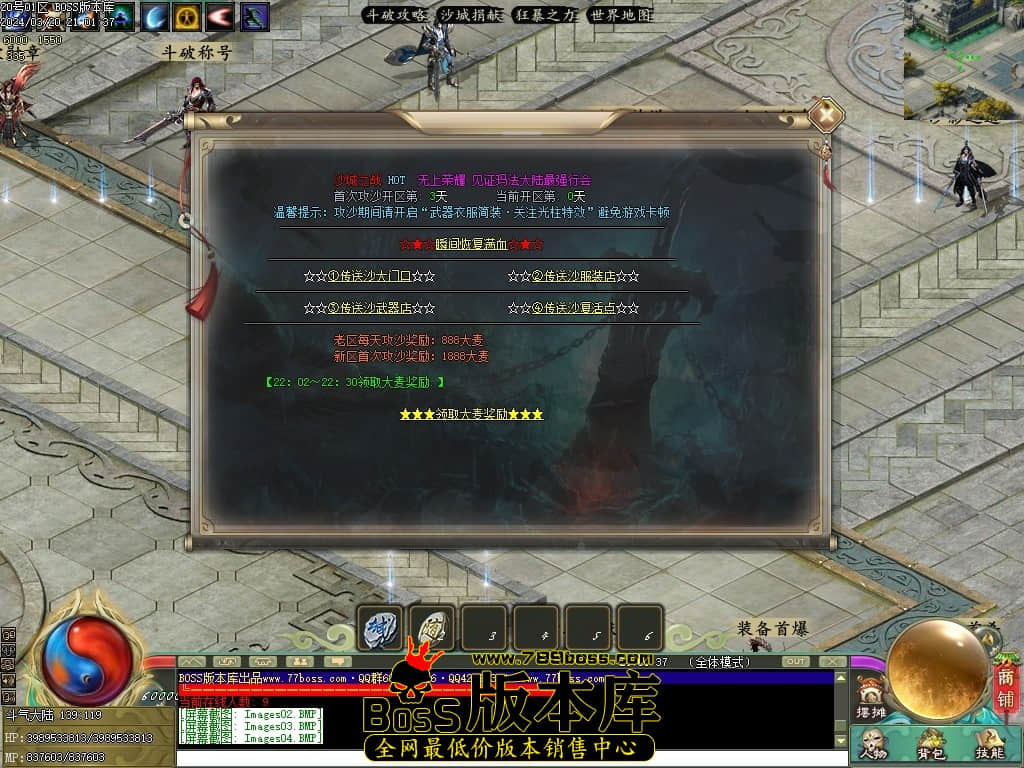Open the 斗破称号 title menu

pos(197,52)
